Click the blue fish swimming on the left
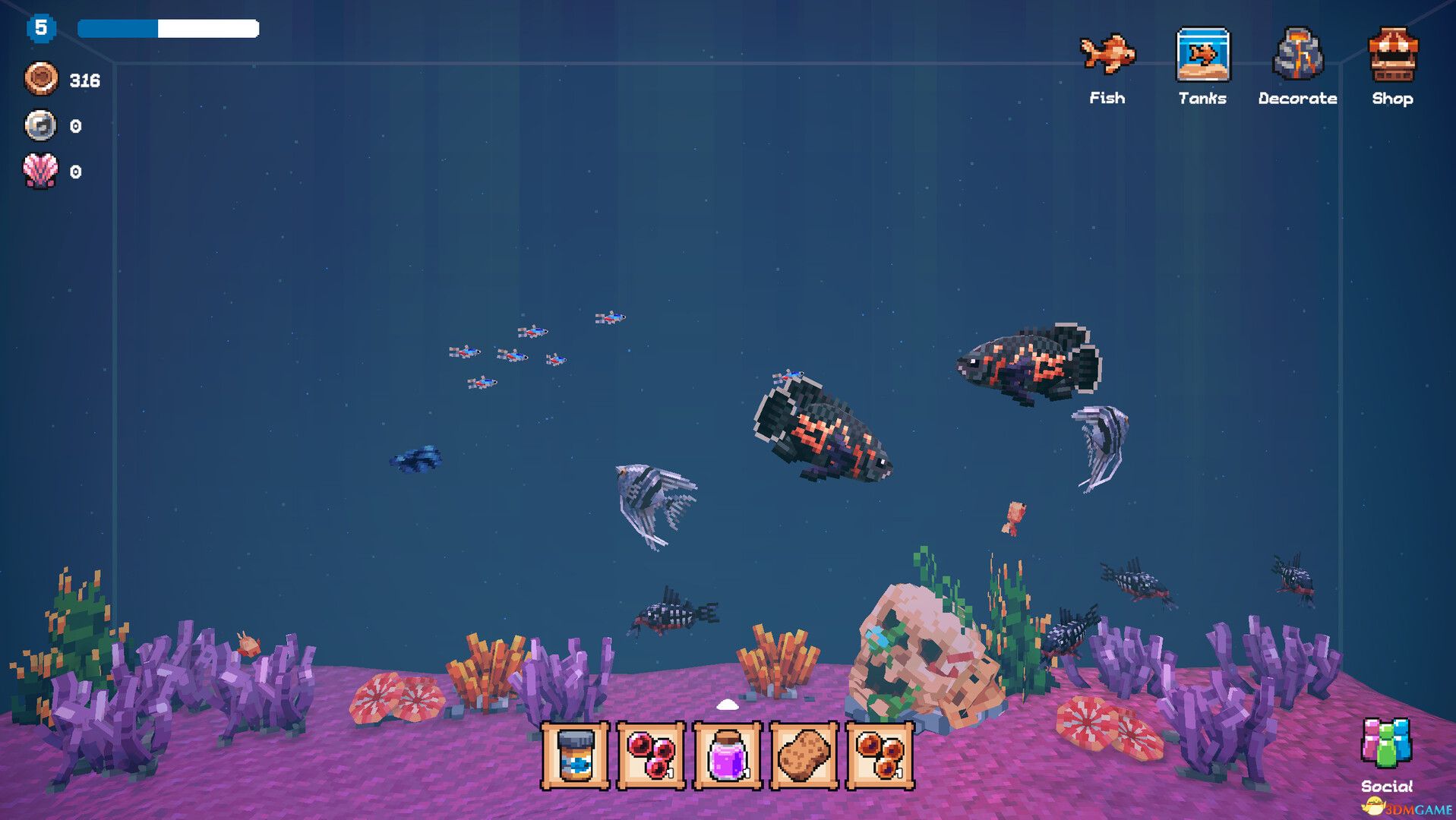The height and width of the screenshot is (820, 1456). 417,459
